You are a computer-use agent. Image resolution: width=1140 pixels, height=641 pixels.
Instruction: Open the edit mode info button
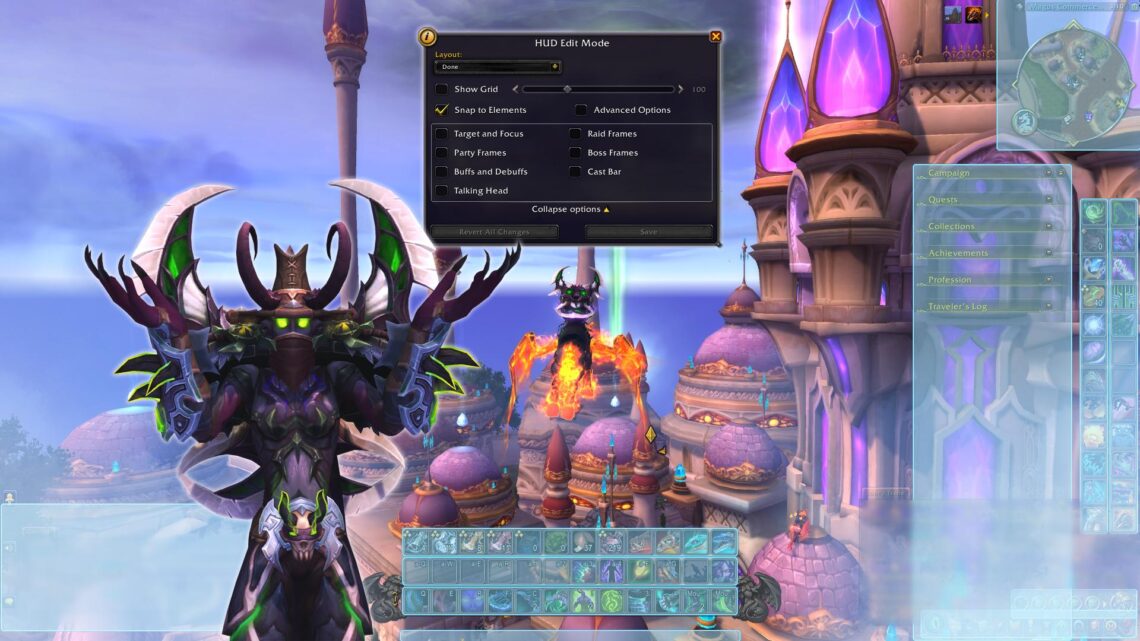(x=428, y=37)
